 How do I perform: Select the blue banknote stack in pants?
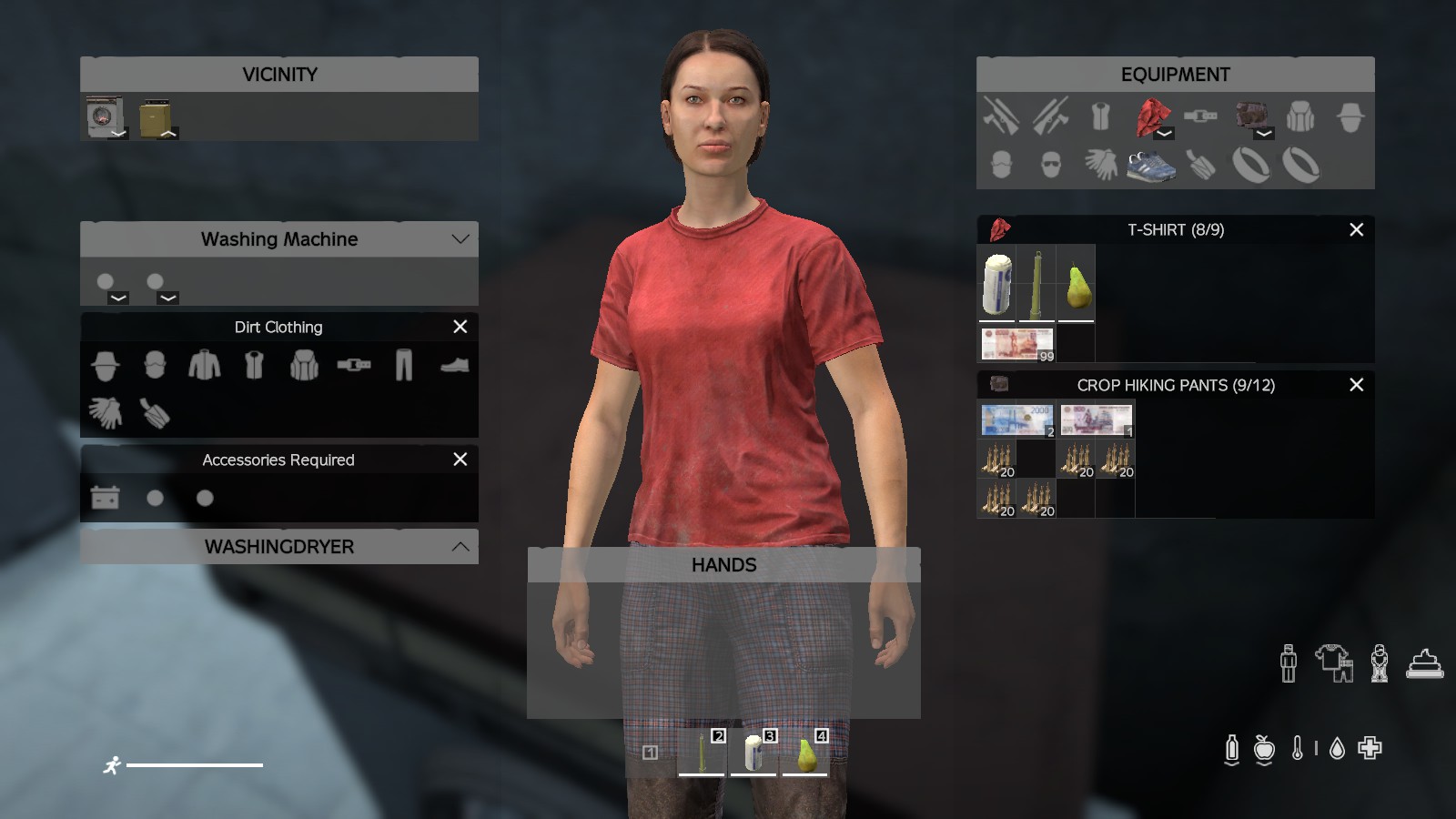[1016, 420]
